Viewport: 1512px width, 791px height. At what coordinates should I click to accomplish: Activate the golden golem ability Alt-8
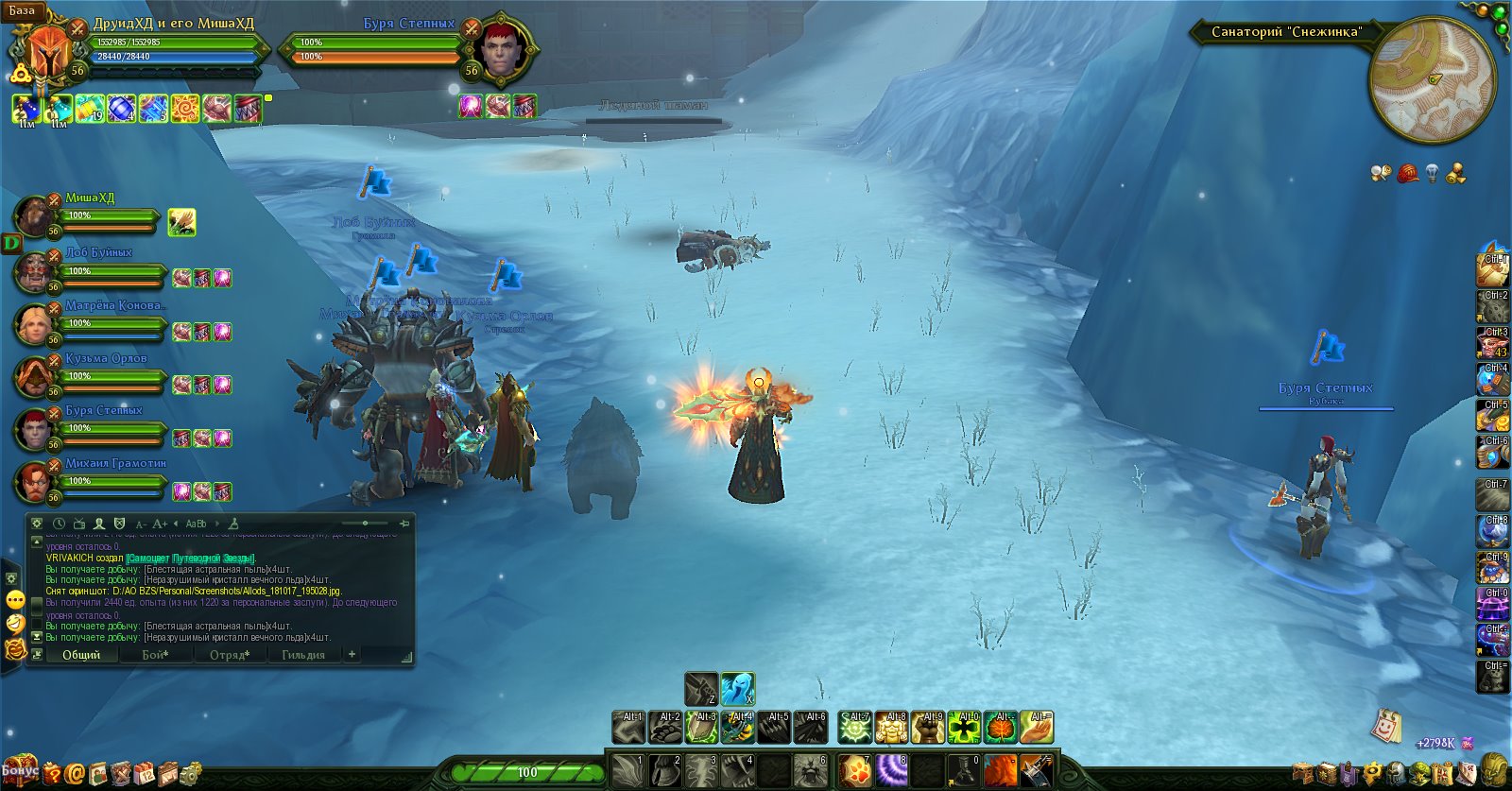tap(892, 728)
